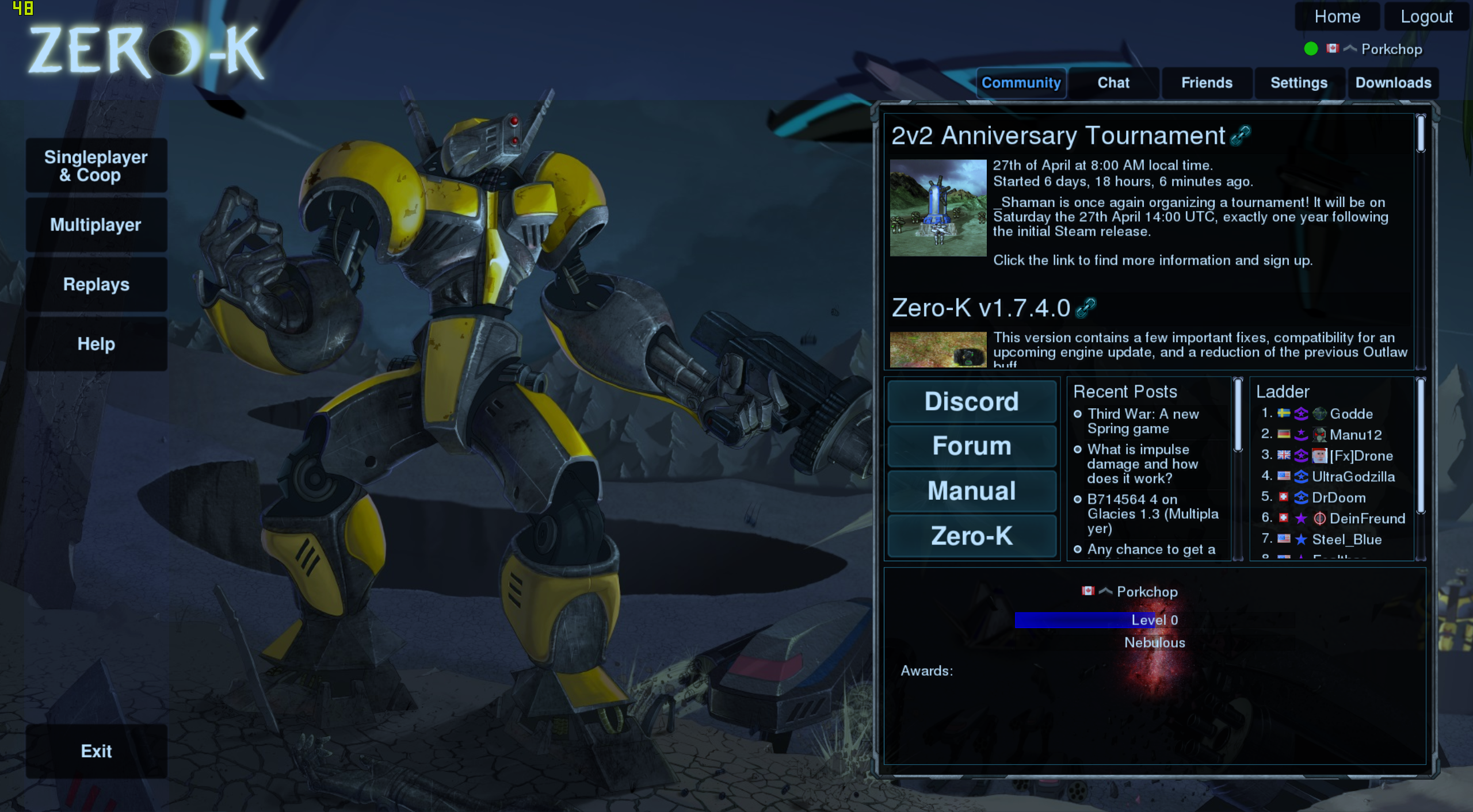Show the Help menu

point(96,344)
